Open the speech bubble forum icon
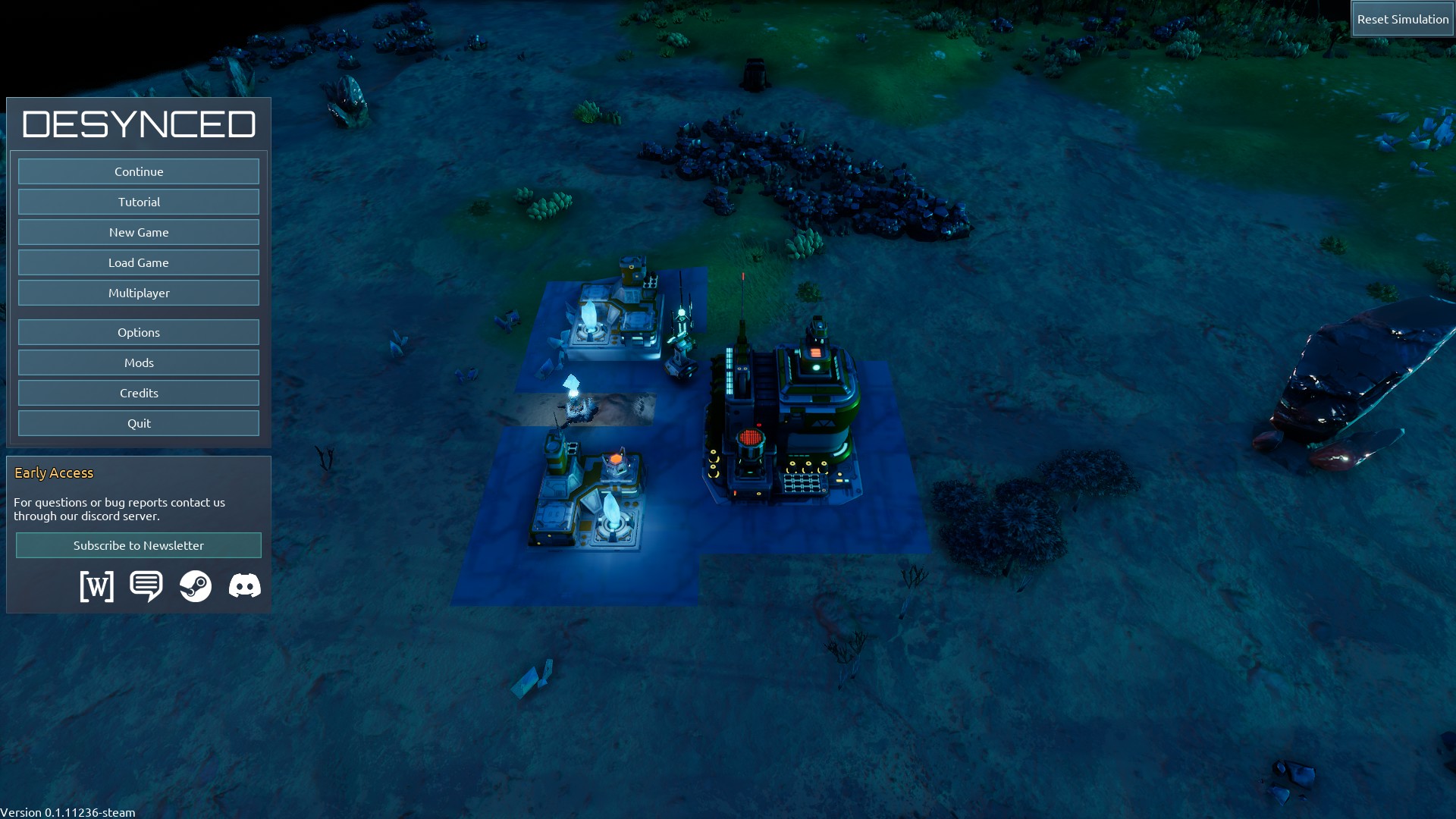Screen dimensions: 1456x819 pyautogui.click(x=146, y=586)
